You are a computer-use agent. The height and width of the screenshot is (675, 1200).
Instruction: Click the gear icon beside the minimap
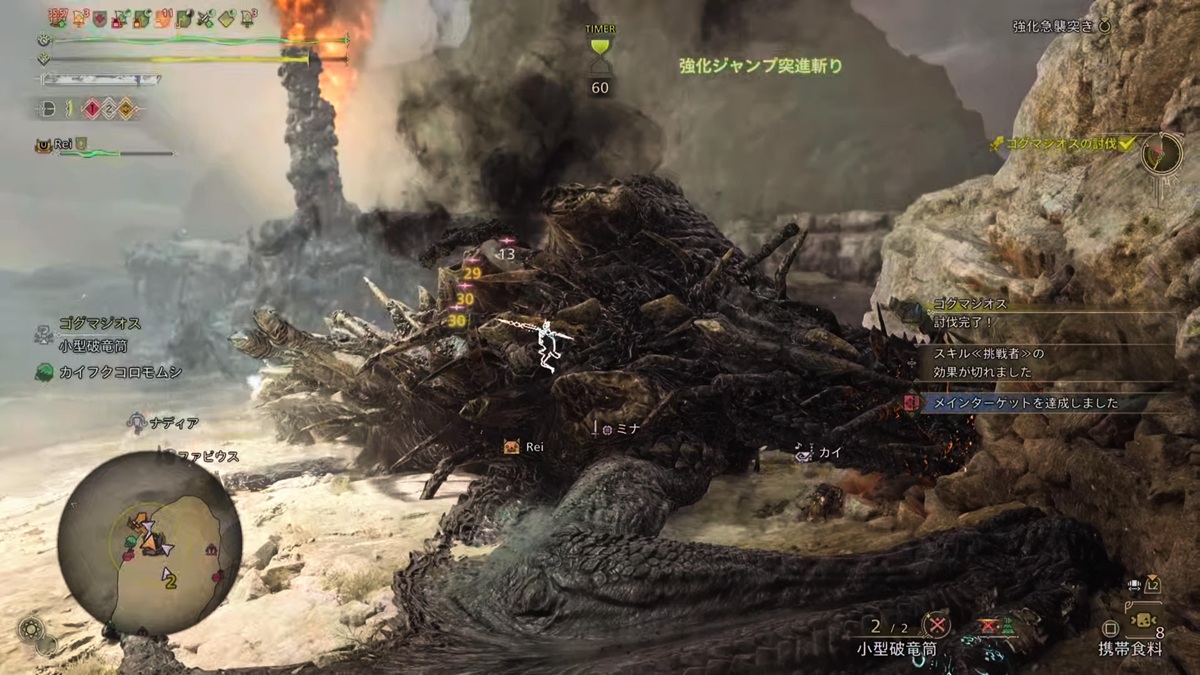click(30, 630)
